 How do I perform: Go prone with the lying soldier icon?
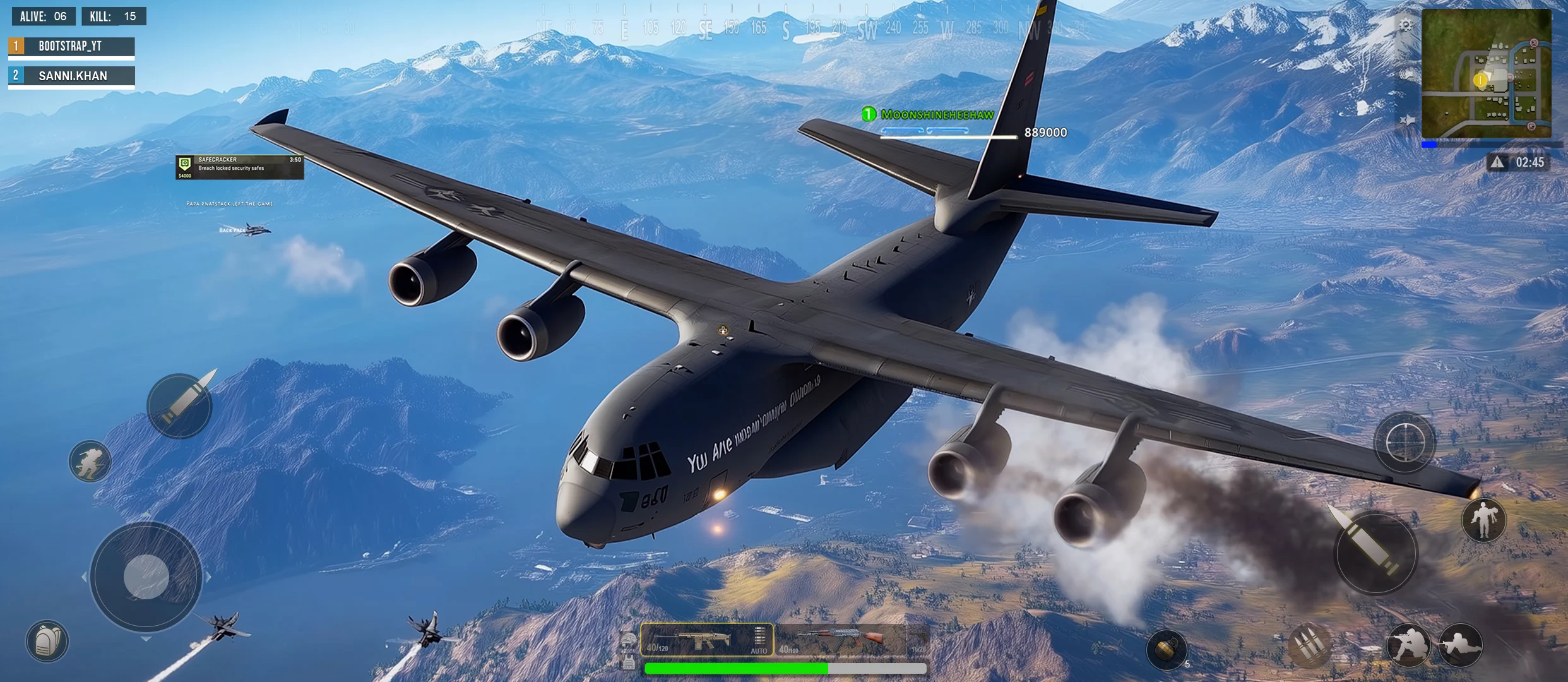click(x=1460, y=646)
